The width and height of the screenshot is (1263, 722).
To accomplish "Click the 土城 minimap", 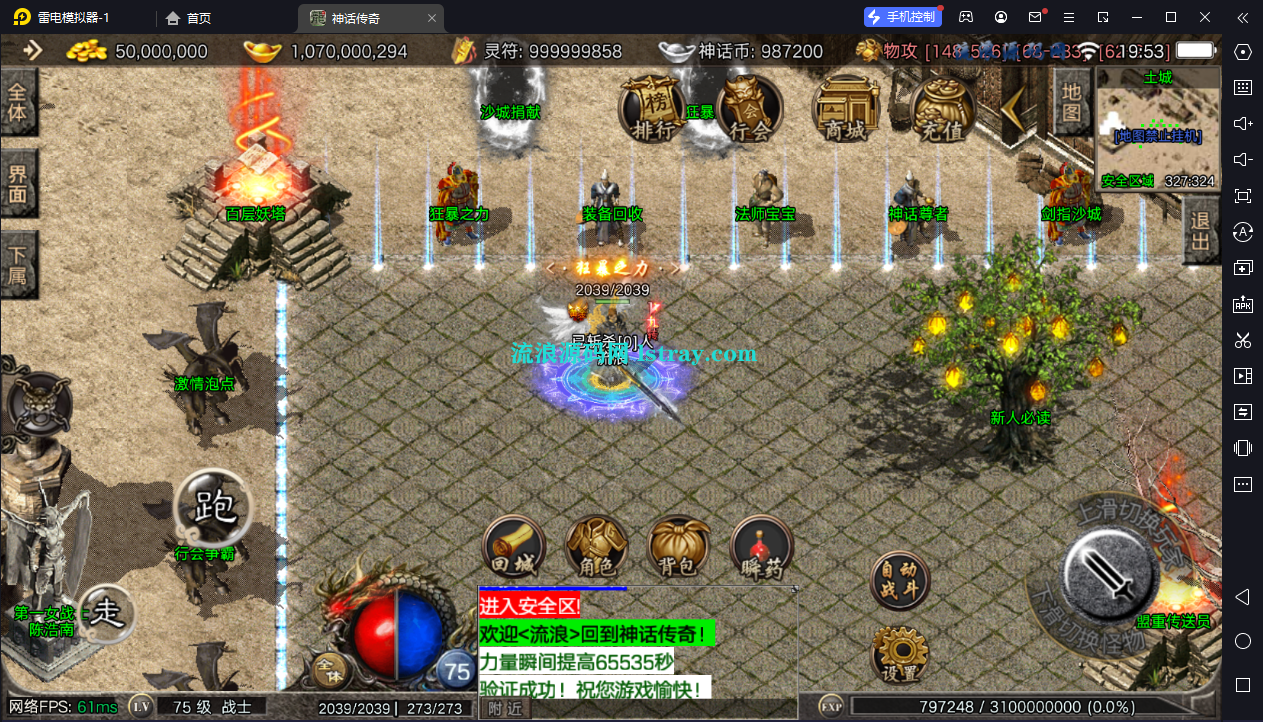I will click(1158, 128).
